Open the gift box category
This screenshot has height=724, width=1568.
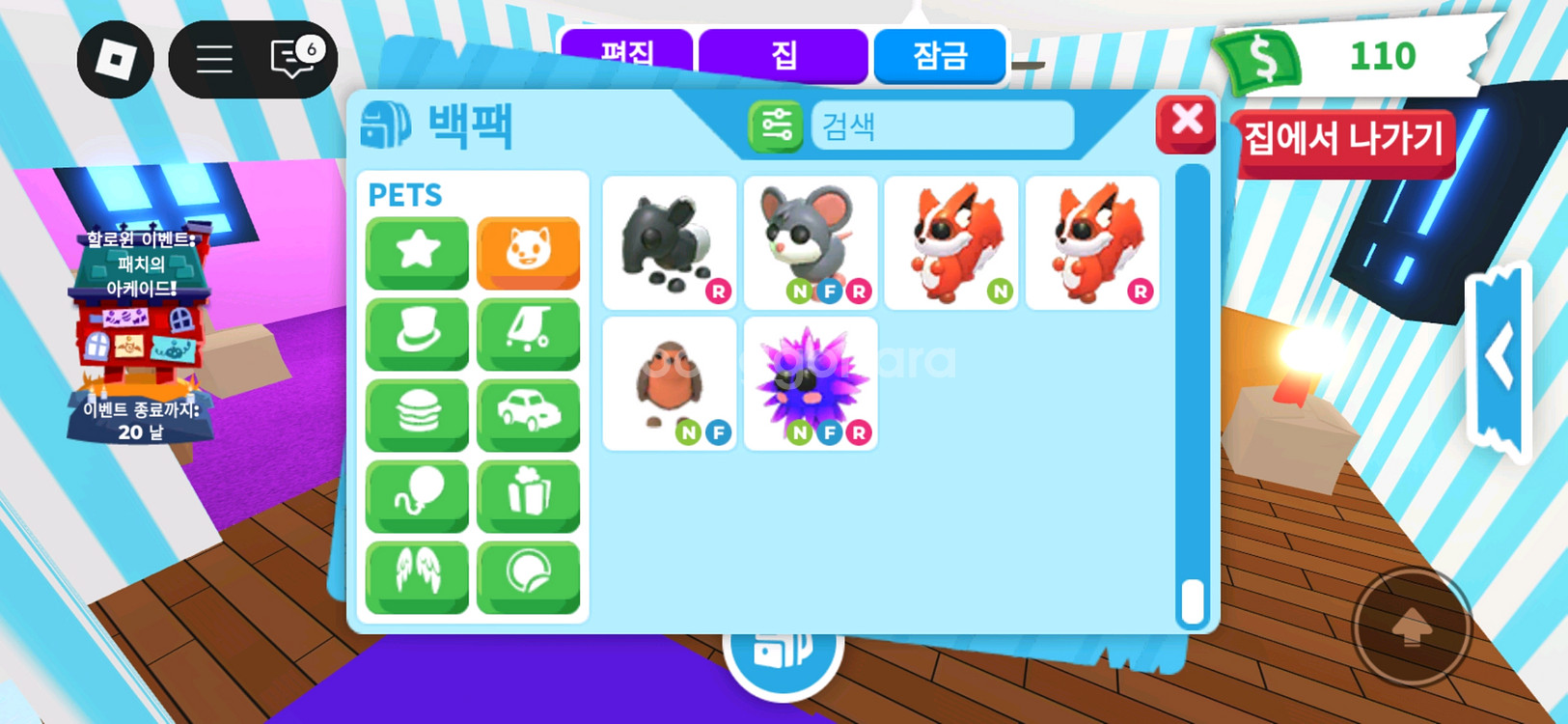click(528, 494)
